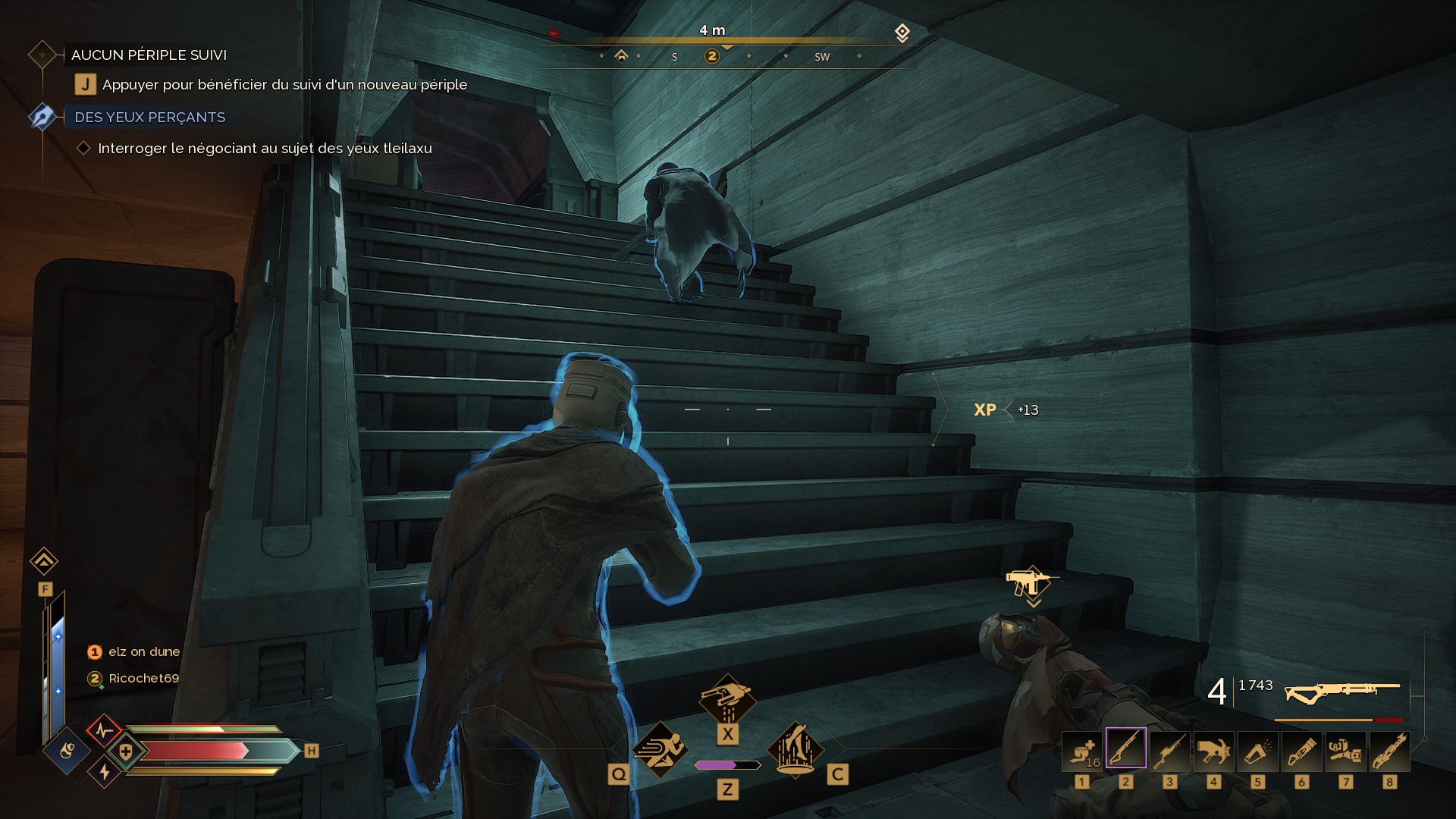Equip the scoped rifle in slot three
Image resolution: width=1456 pixels, height=819 pixels.
pos(1170,751)
